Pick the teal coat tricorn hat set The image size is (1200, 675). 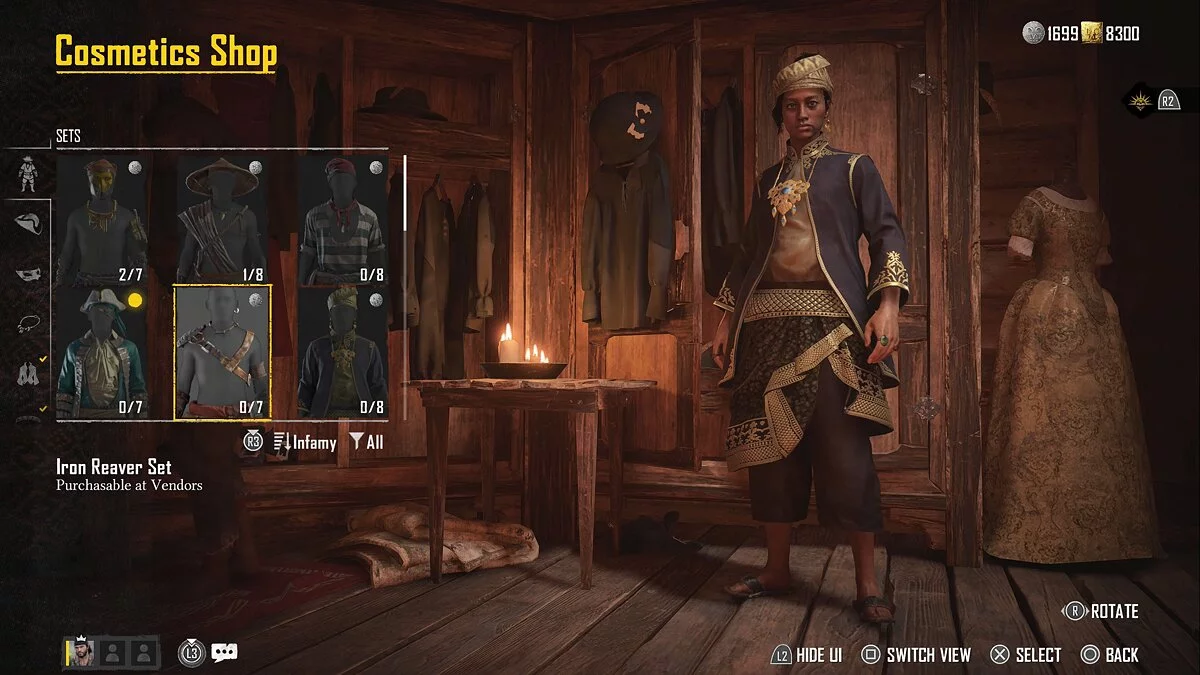point(102,353)
